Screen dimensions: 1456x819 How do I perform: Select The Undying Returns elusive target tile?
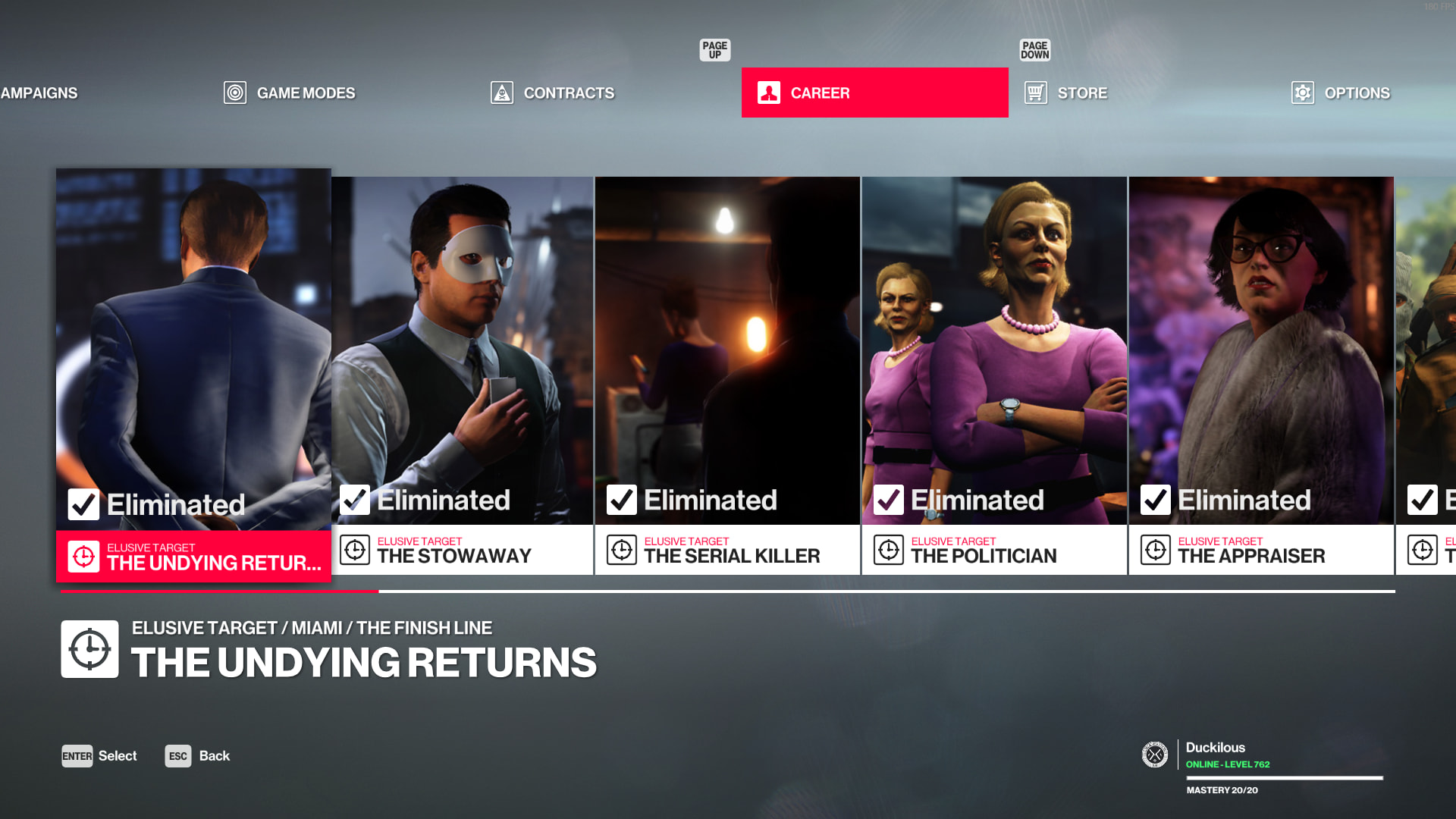pyautogui.click(x=193, y=375)
